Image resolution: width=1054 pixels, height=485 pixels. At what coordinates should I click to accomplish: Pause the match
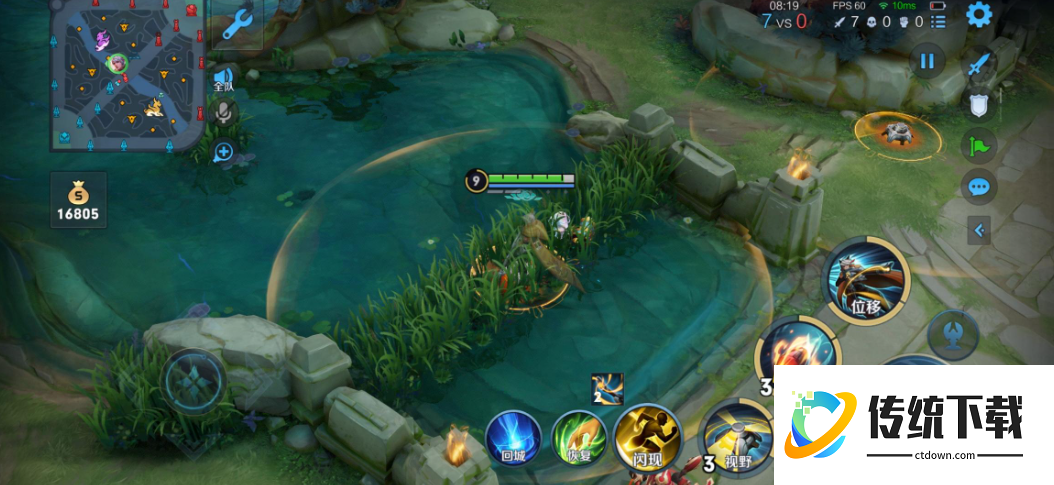(x=927, y=61)
